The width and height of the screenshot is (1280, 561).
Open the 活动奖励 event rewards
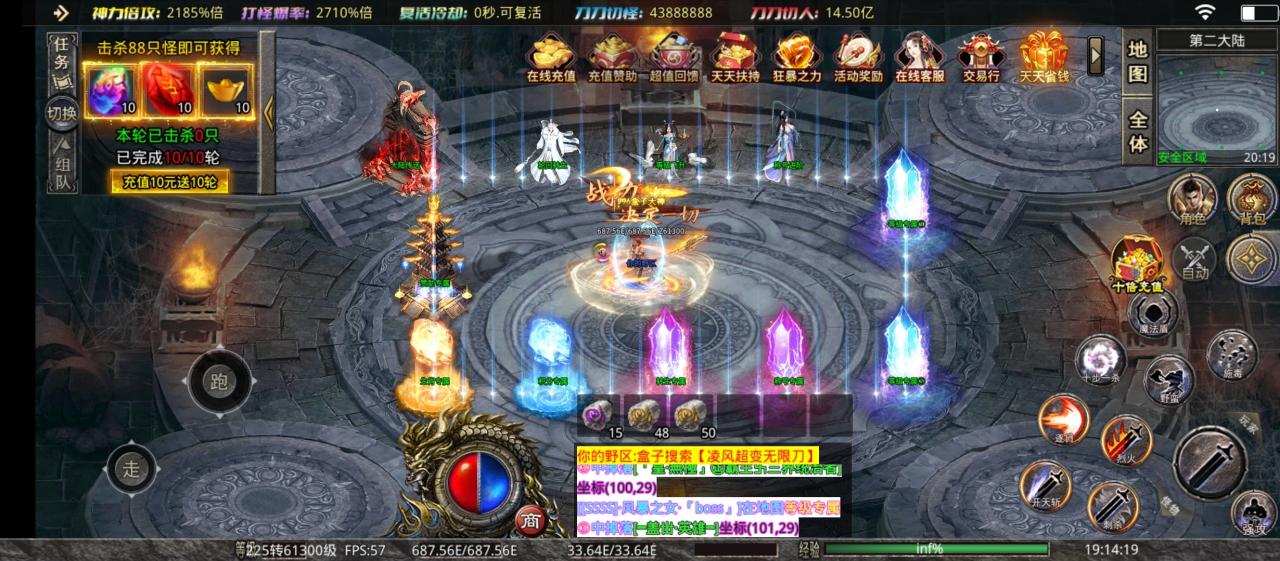tap(858, 58)
